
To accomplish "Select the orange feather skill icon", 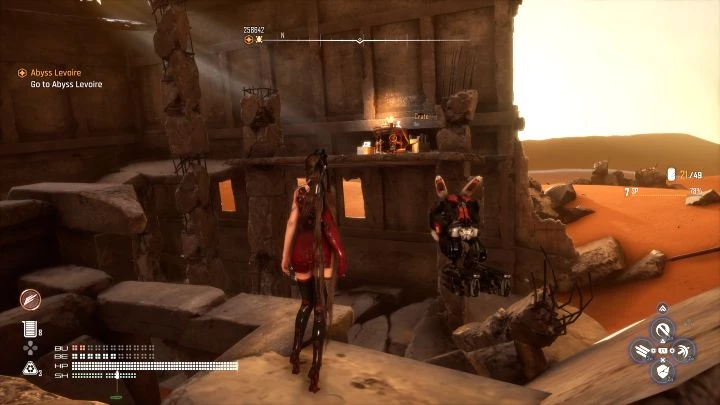I will [30, 300].
